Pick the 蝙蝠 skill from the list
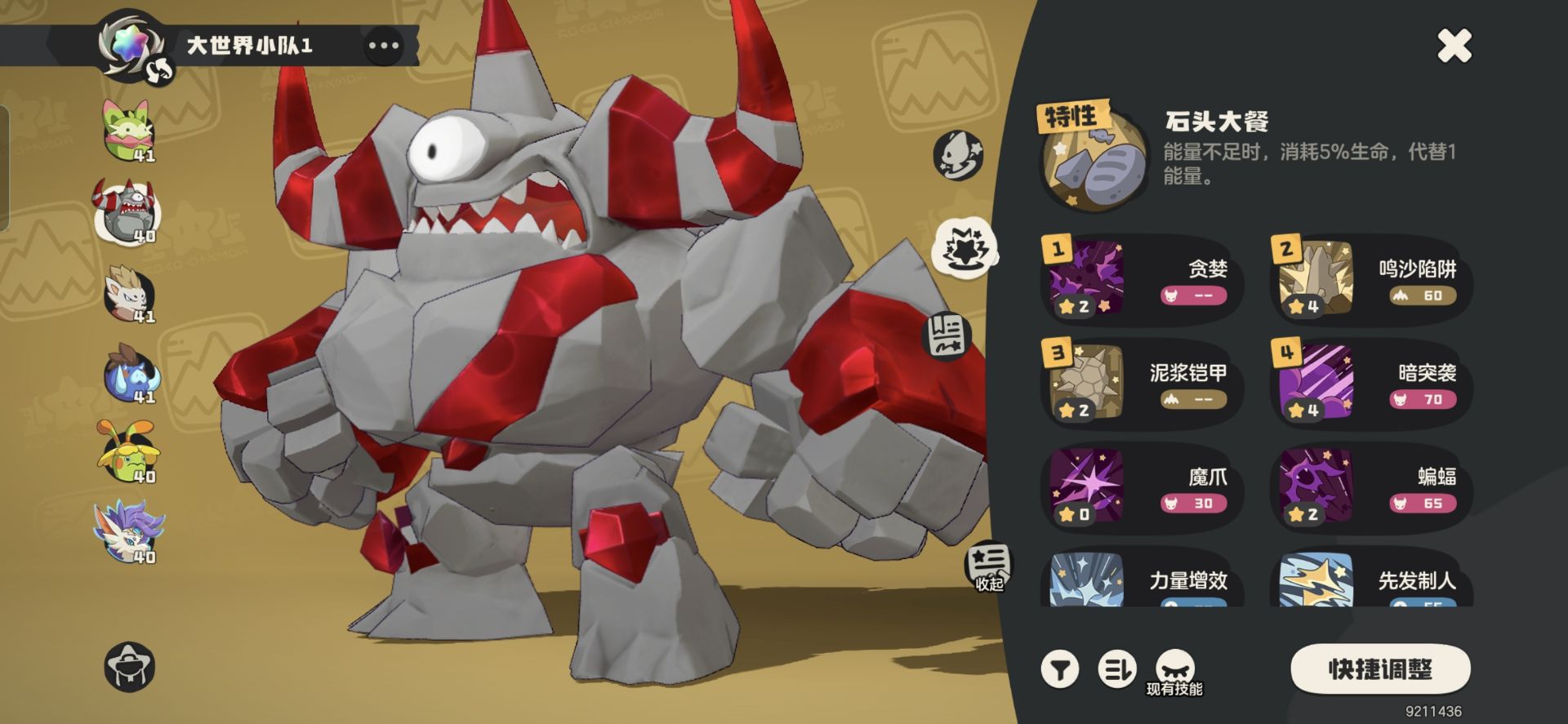This screenshot has height=724, width=1568. tap(1372, 489)
